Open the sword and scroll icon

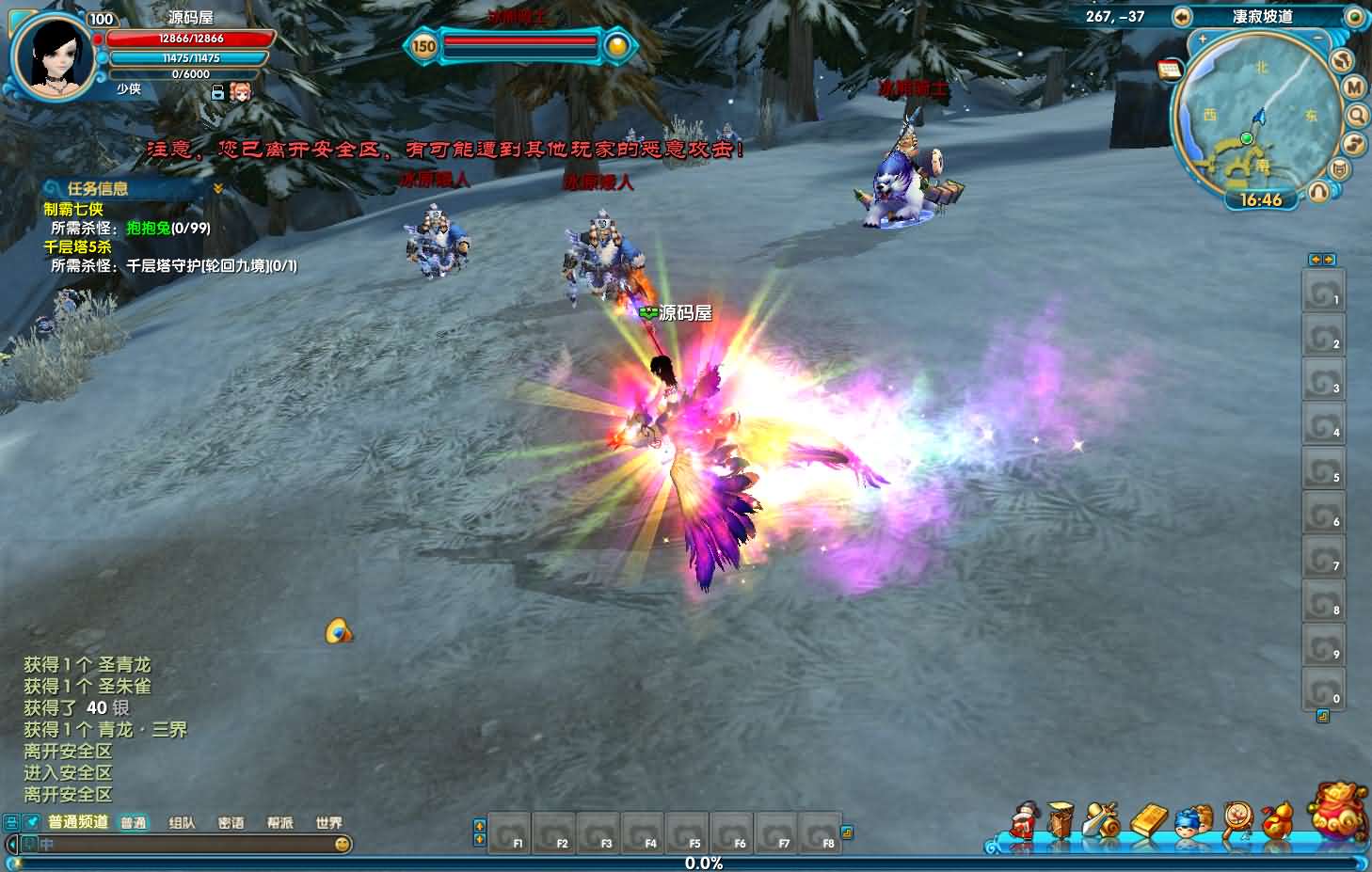tap(1102, 821)
